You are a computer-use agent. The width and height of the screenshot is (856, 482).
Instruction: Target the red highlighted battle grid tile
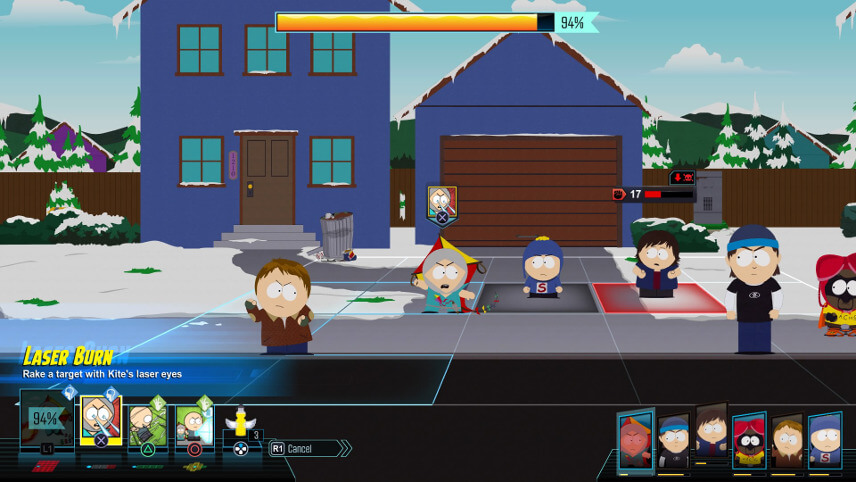pos(659,298)
